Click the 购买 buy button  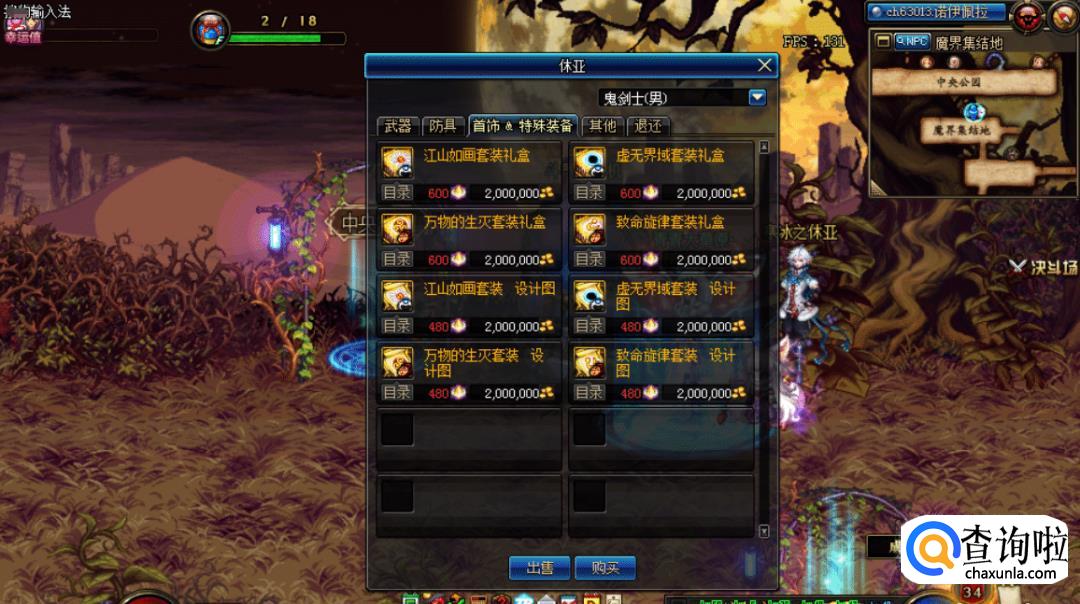pyautogui.click(x=605, y=567)
